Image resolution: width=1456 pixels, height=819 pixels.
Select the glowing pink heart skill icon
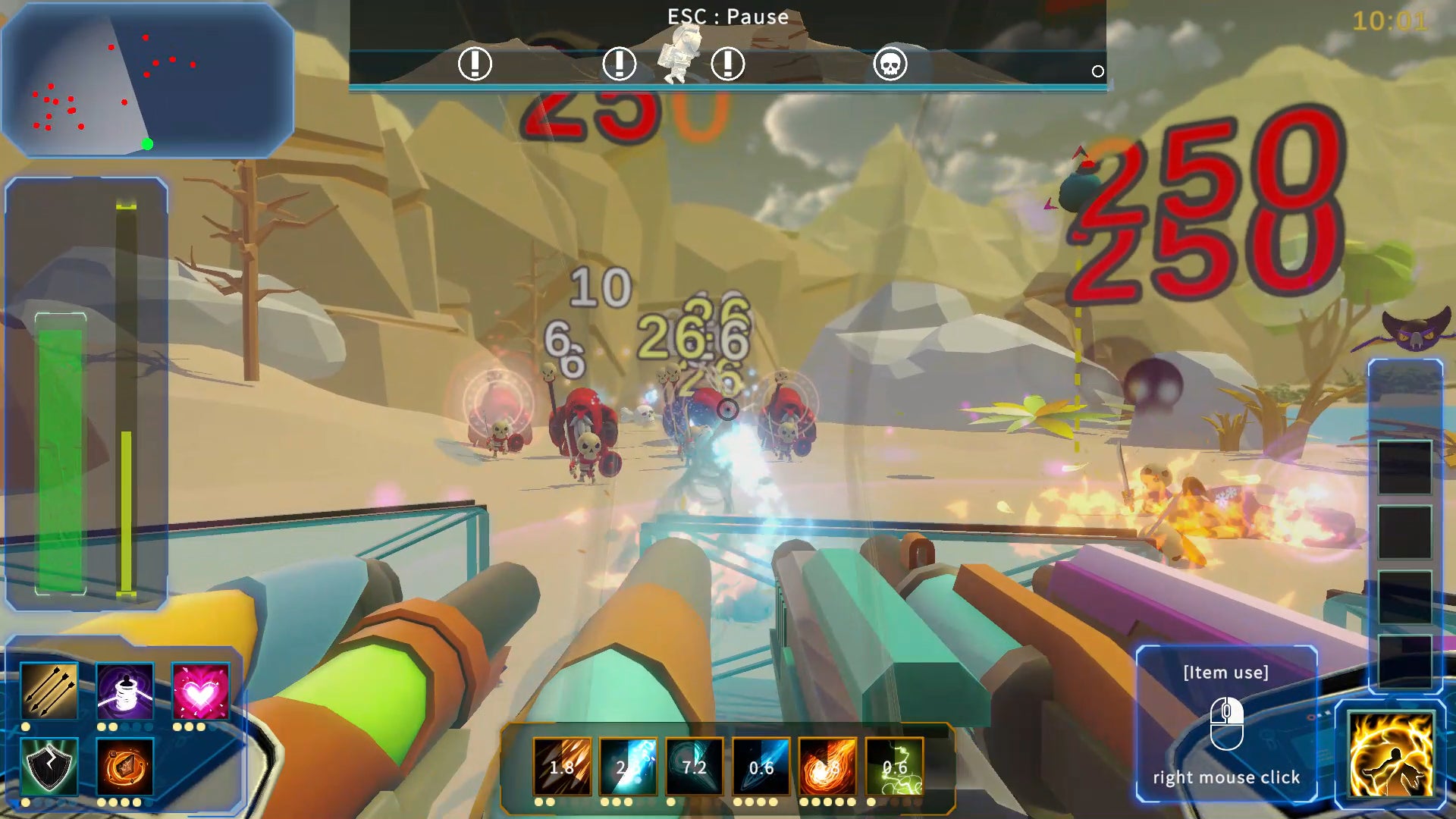coord(200,690)
